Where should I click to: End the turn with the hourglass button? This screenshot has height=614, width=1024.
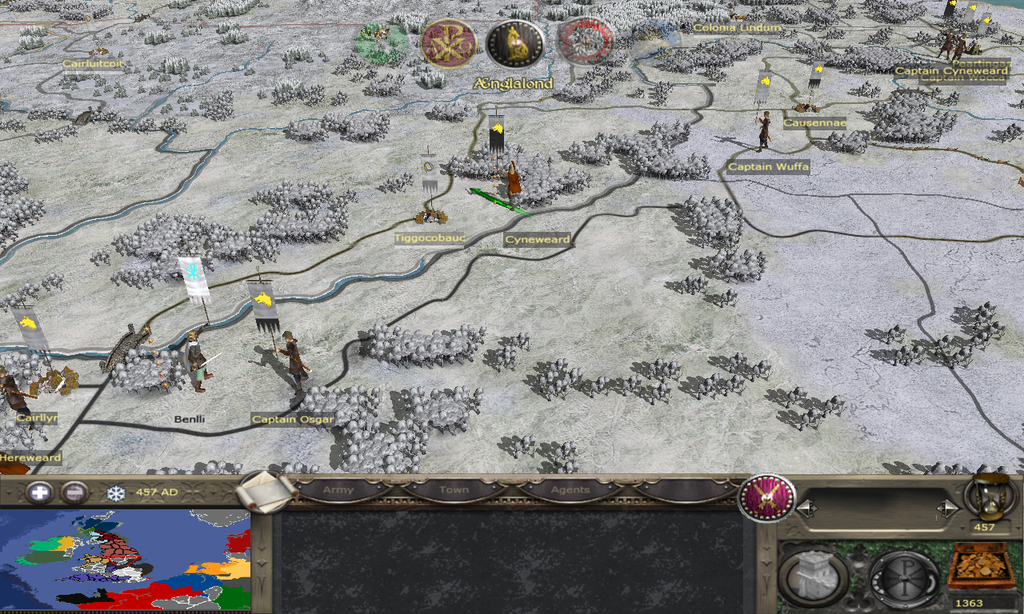[x=983, y=497]
